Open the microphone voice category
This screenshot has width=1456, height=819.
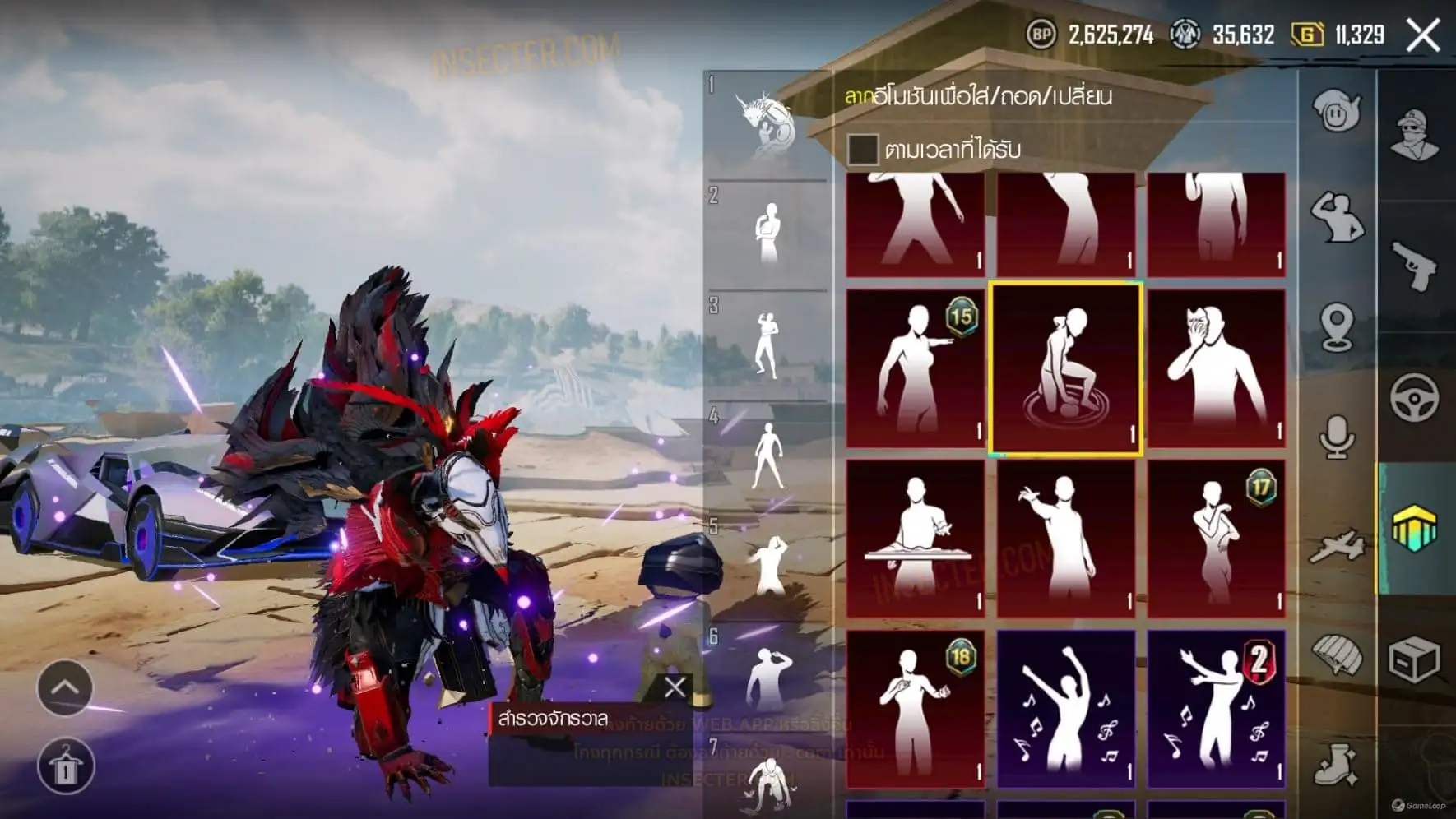[x=1336, y=436]
